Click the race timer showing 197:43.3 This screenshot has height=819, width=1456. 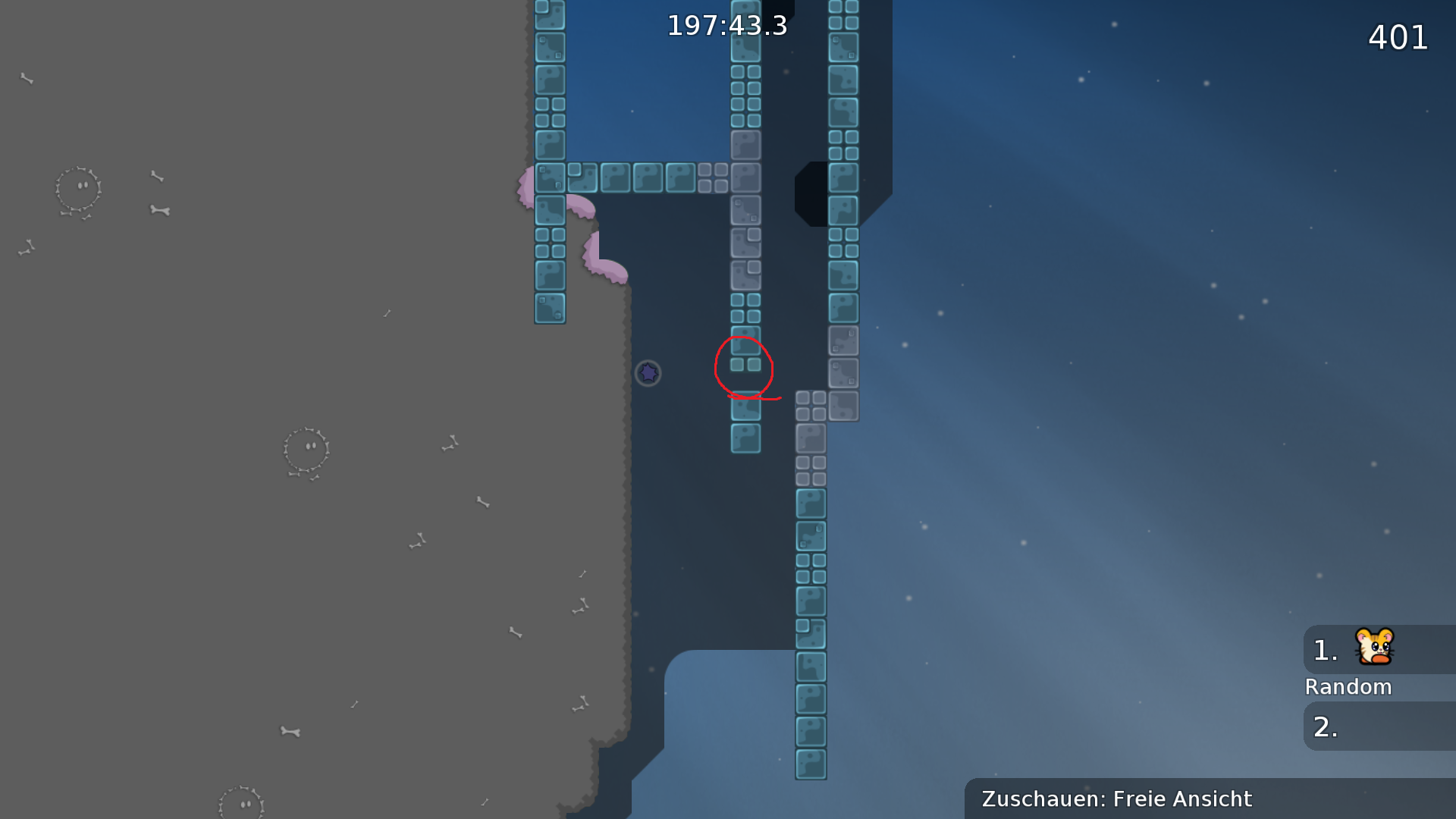727,25
